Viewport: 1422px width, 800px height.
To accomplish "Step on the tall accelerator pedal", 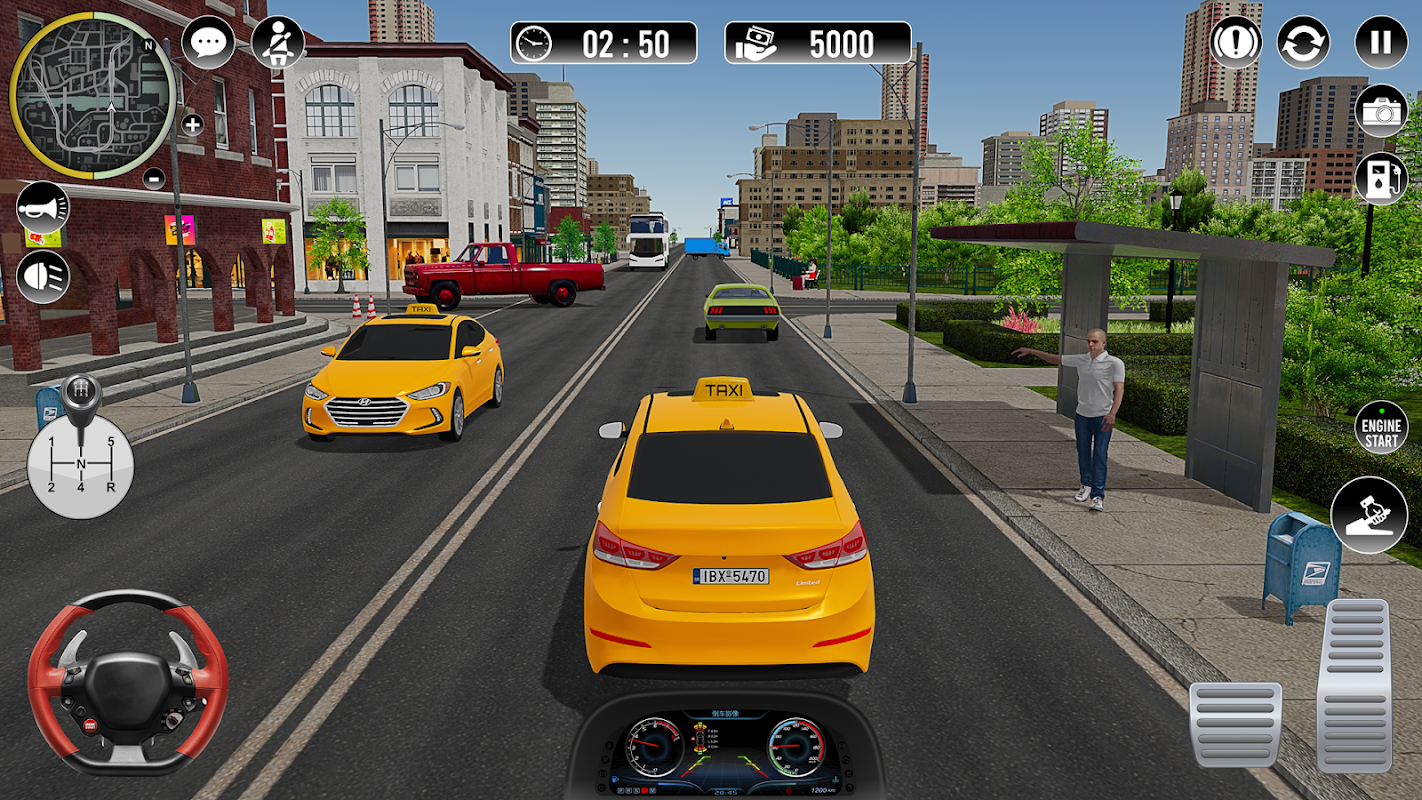I will [1353, 685].
